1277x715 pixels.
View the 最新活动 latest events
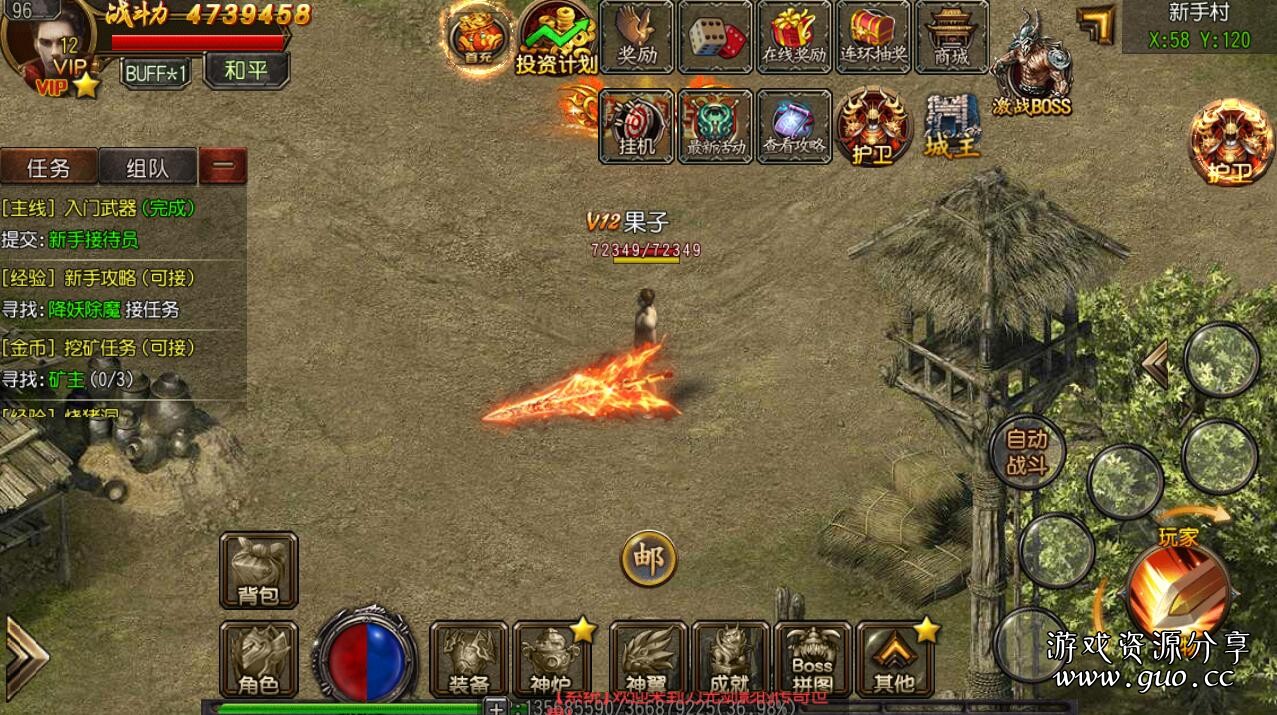pos(715,126)
